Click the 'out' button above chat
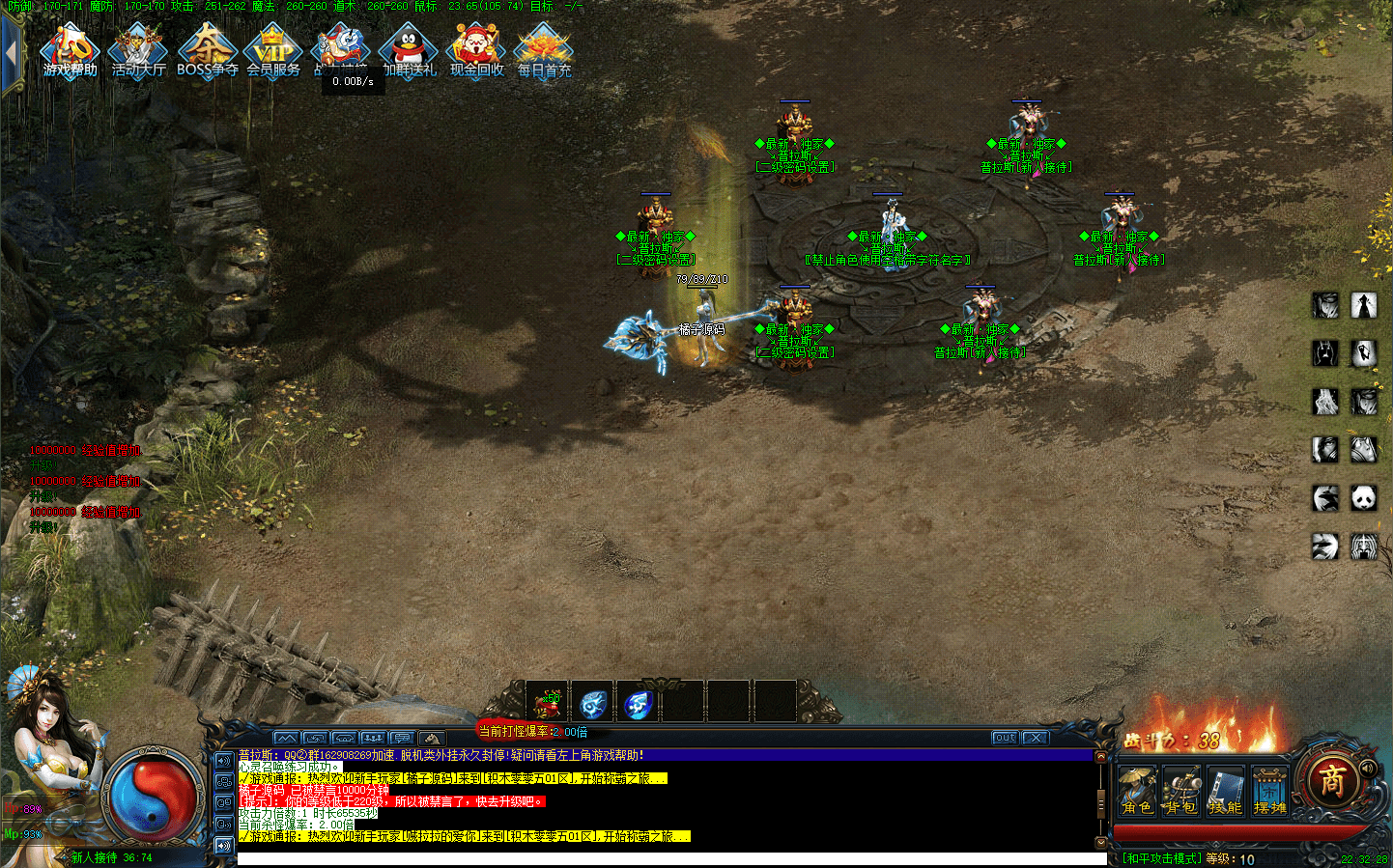Viewport: 1393px width, 868px height. pos(1005,738)
